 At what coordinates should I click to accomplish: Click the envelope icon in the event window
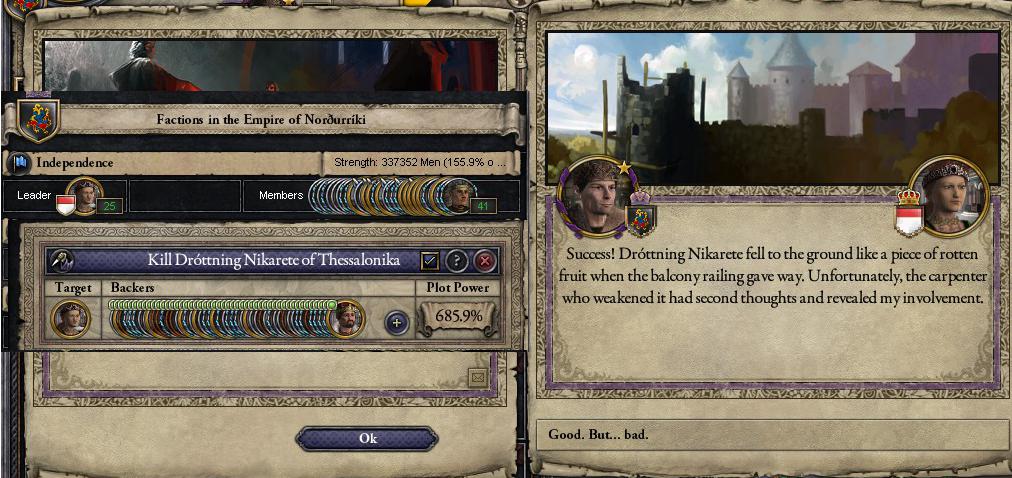coord(477,377)
